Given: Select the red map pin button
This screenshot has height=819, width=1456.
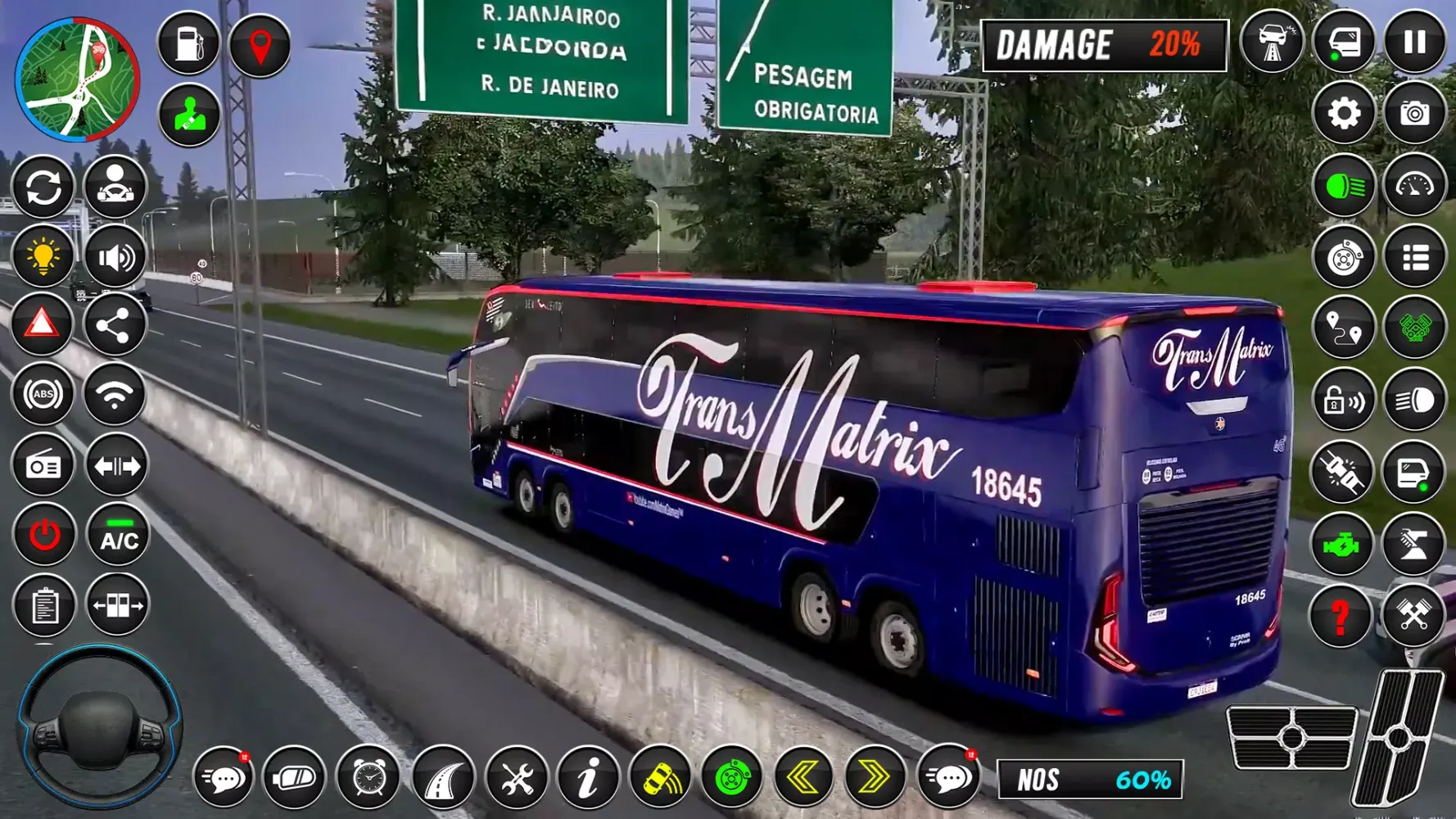Looking at the screenshot, I should point(260,46).
